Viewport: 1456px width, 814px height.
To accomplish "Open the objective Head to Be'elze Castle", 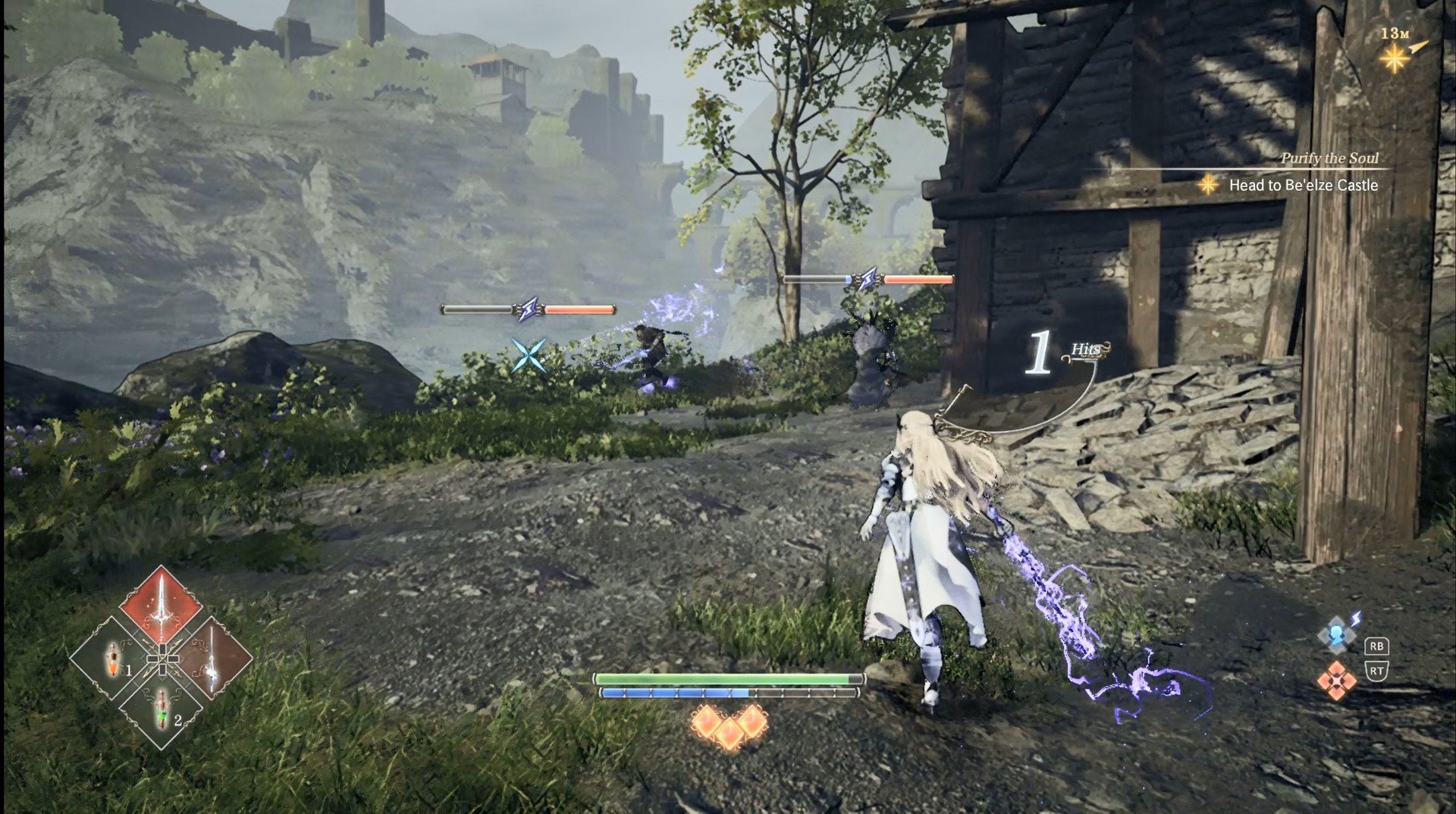I will (1304, 186).
